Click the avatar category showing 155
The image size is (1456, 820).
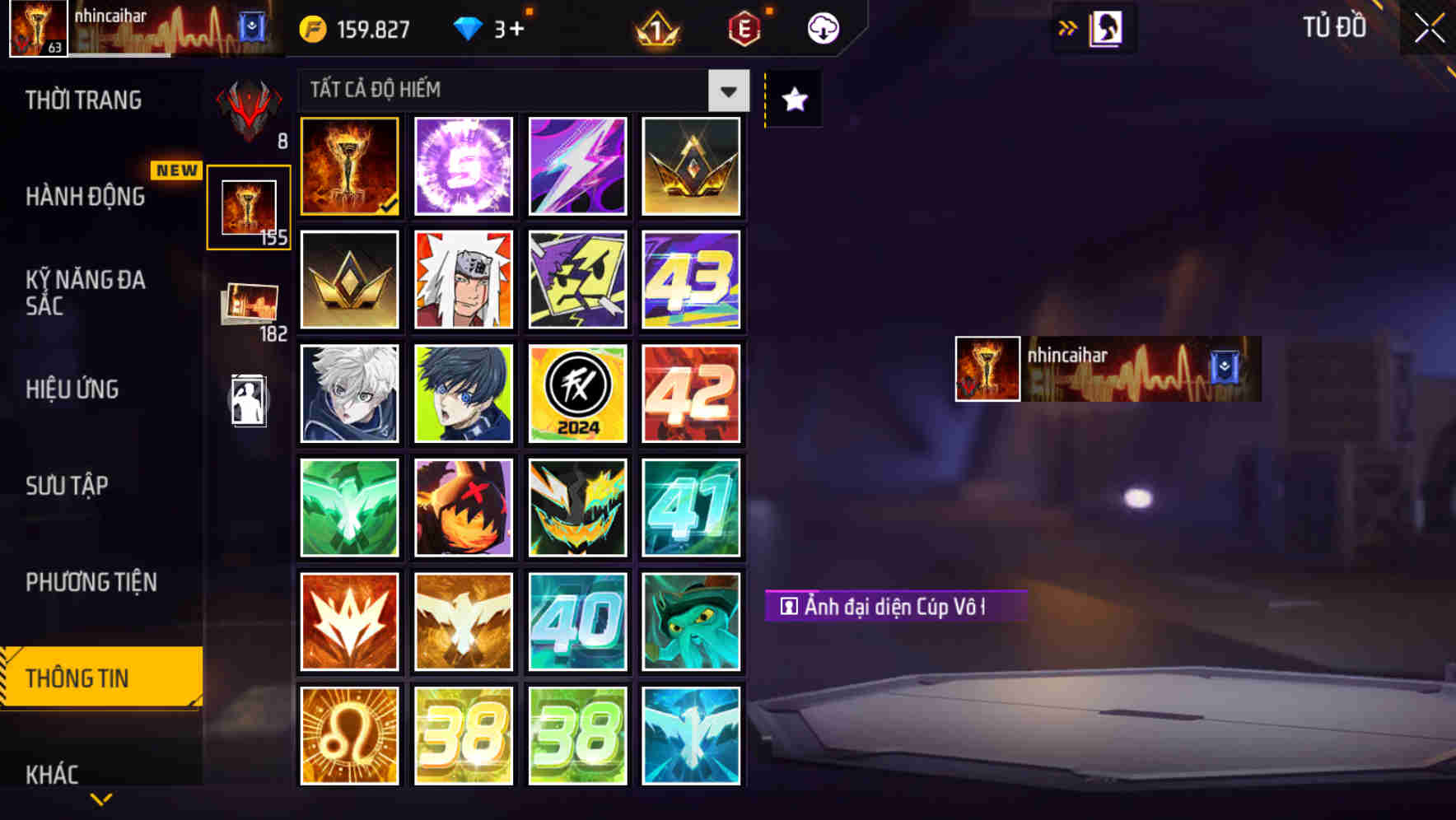249,207
